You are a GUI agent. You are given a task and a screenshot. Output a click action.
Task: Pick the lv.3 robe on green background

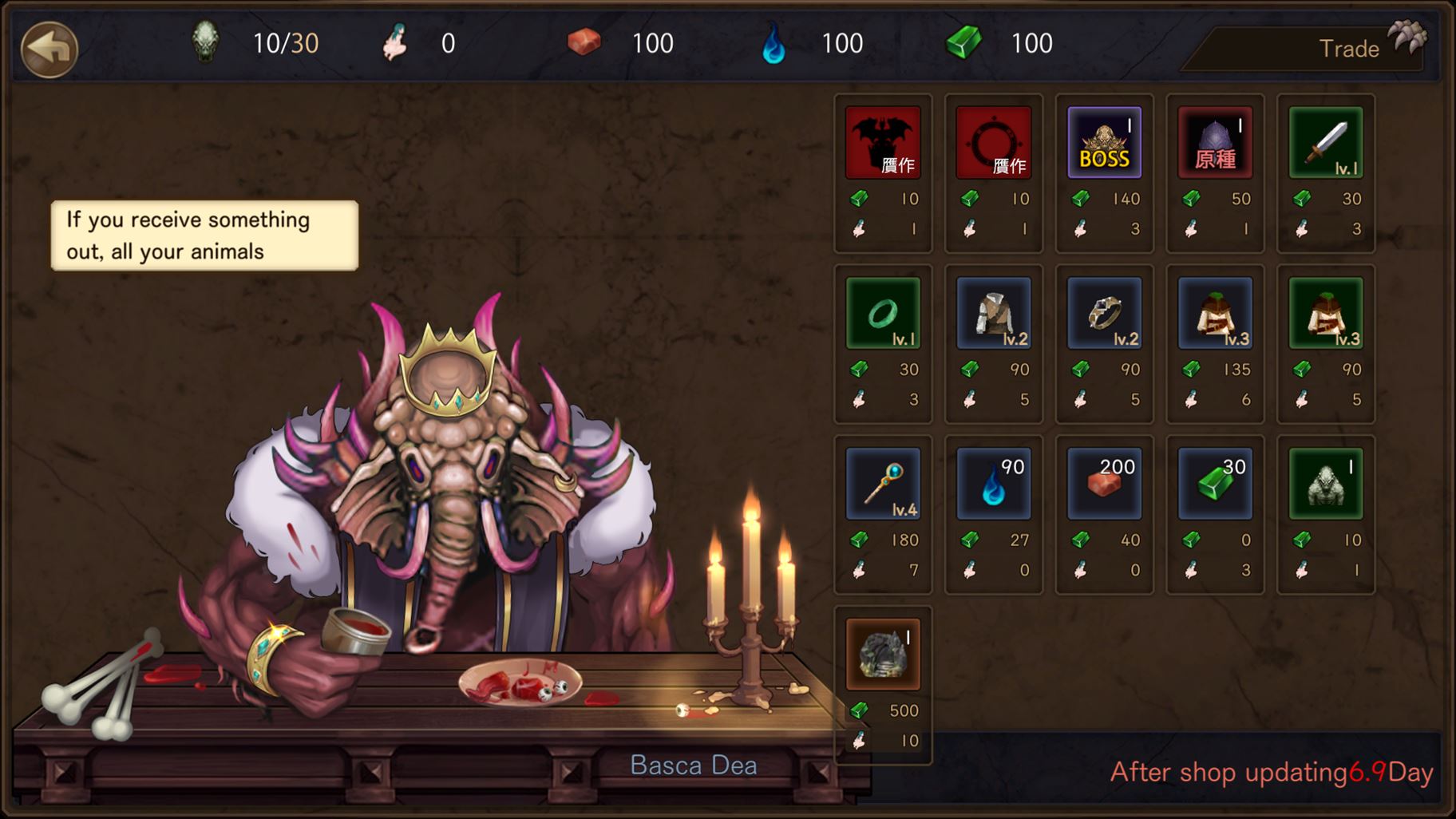coord(1326,313)
